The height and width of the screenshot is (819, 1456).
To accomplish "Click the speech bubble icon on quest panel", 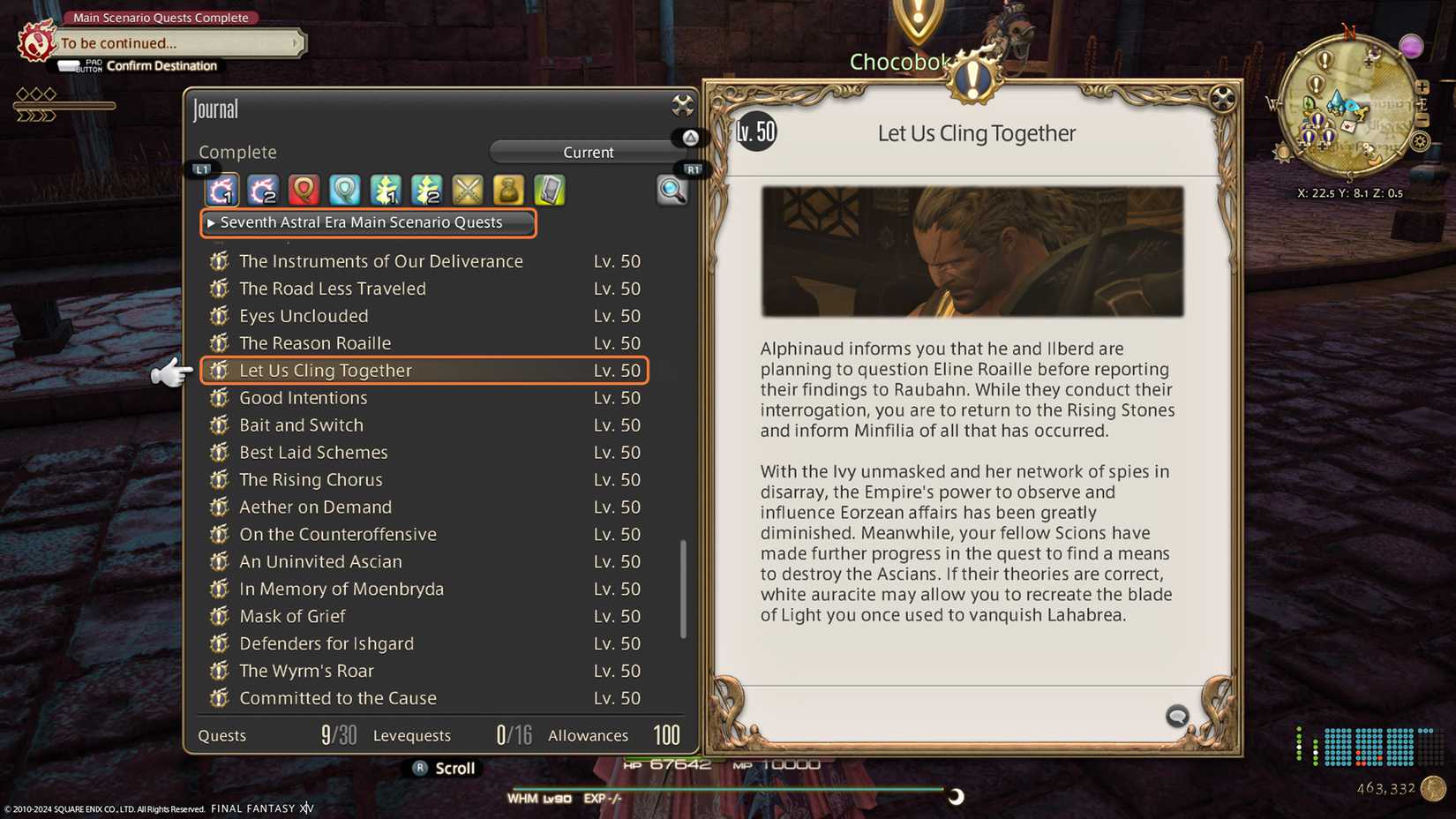I will pyautogui.click(x=1177, y=717).
